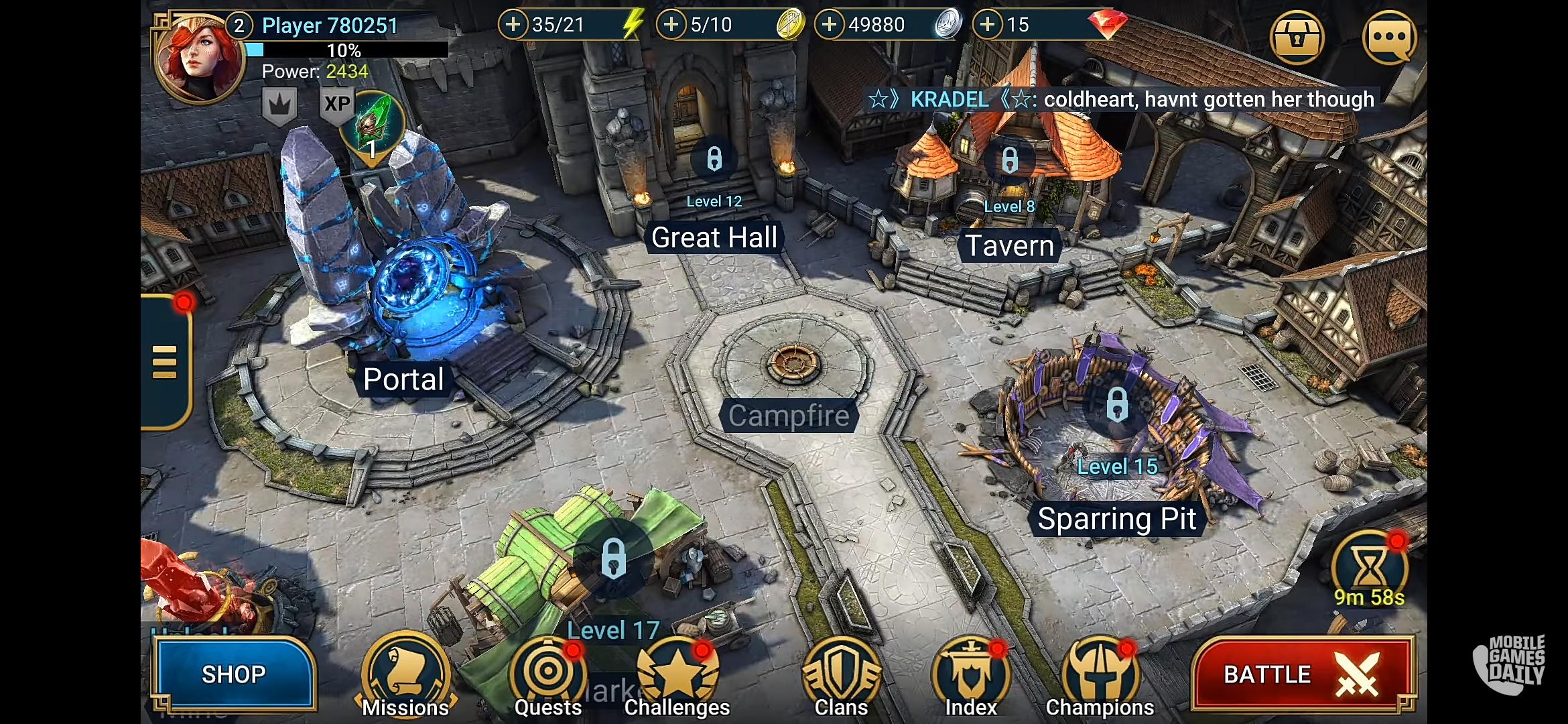Screen dimensions: 1568x724
Task: Expand the side drawer menu tab
Action: click(x=165, y=362)
